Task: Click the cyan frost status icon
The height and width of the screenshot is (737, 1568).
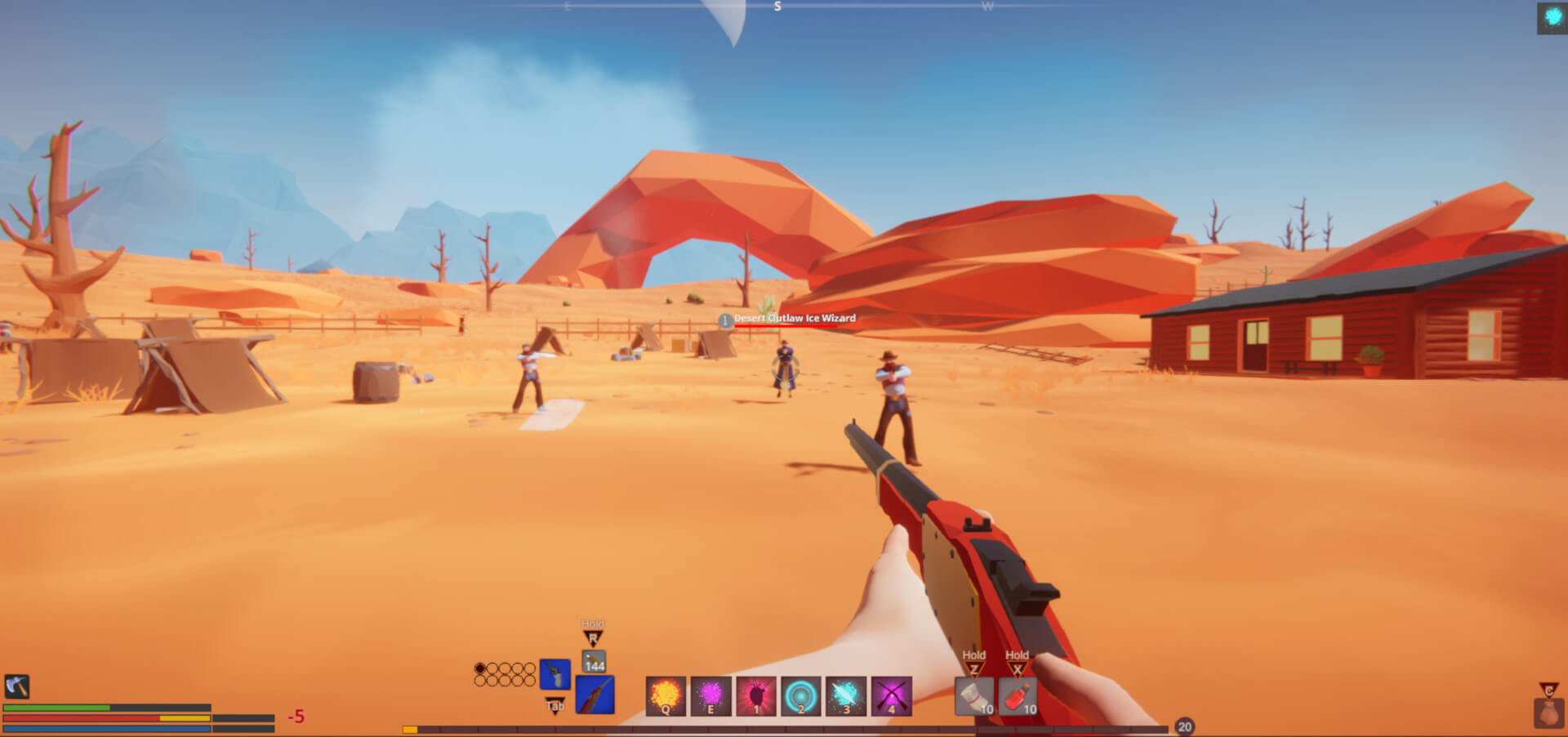Action: (1552, 17)
